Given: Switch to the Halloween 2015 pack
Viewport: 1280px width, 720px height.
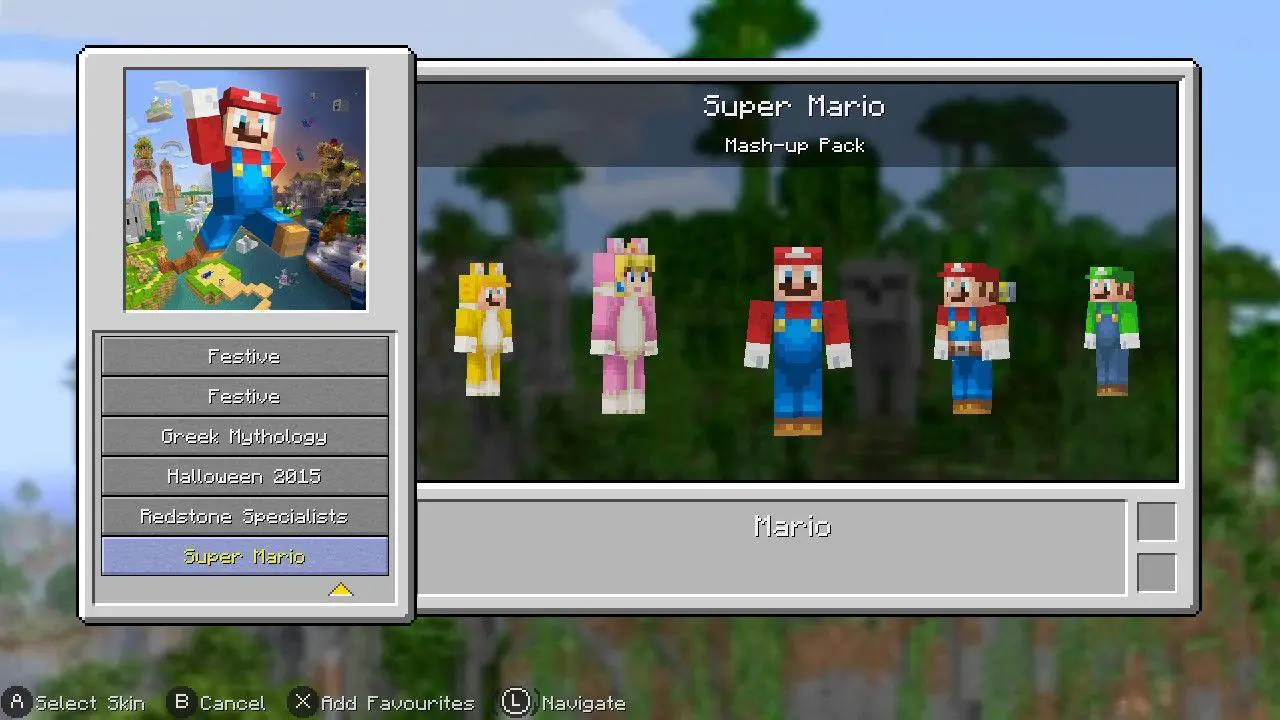Looking at the screenshot, I should pos(244,476).
